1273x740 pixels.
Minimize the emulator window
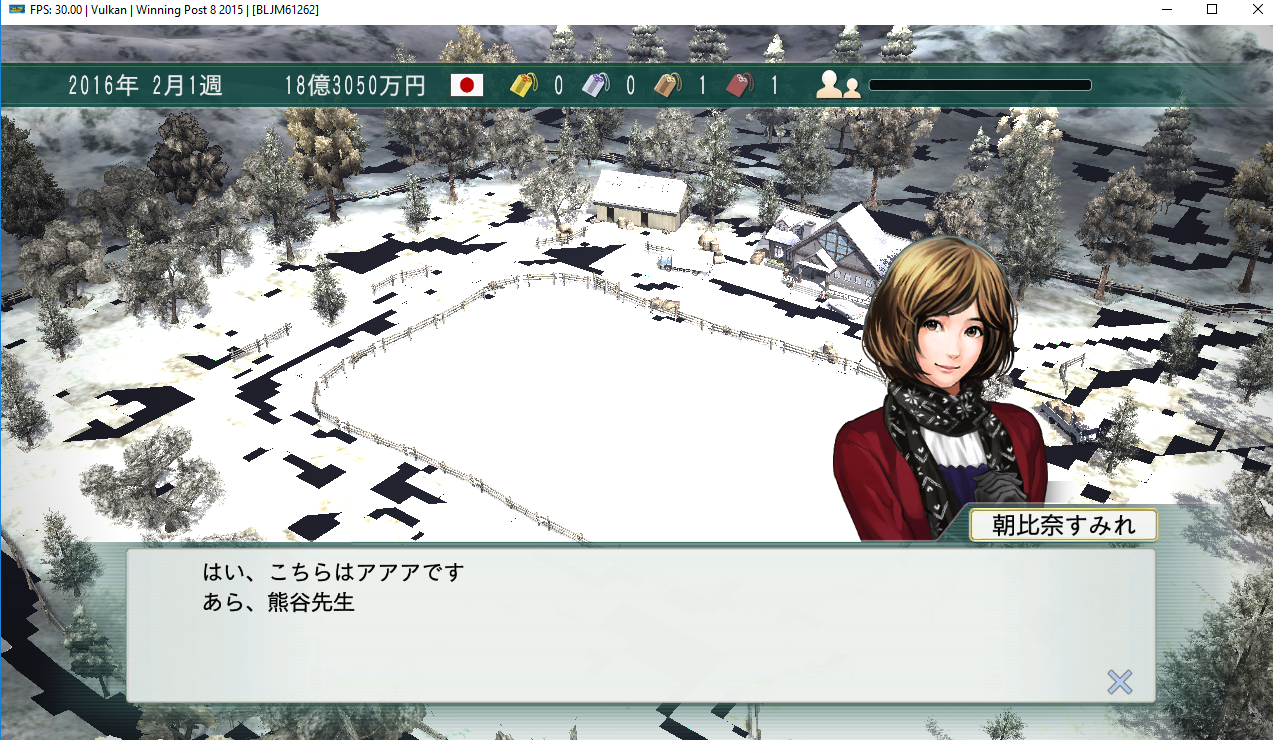(x=1167, y=9)
